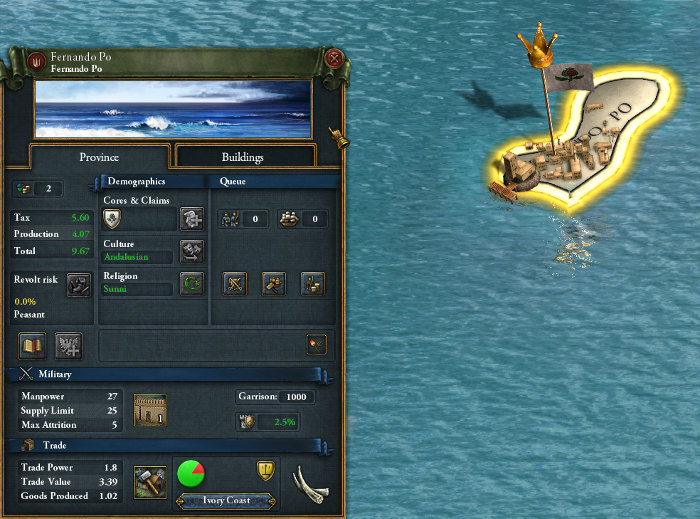Recruit land units via the soldiers queue icon
Viewport: 700px width, 519px height.
click(230, 219)
